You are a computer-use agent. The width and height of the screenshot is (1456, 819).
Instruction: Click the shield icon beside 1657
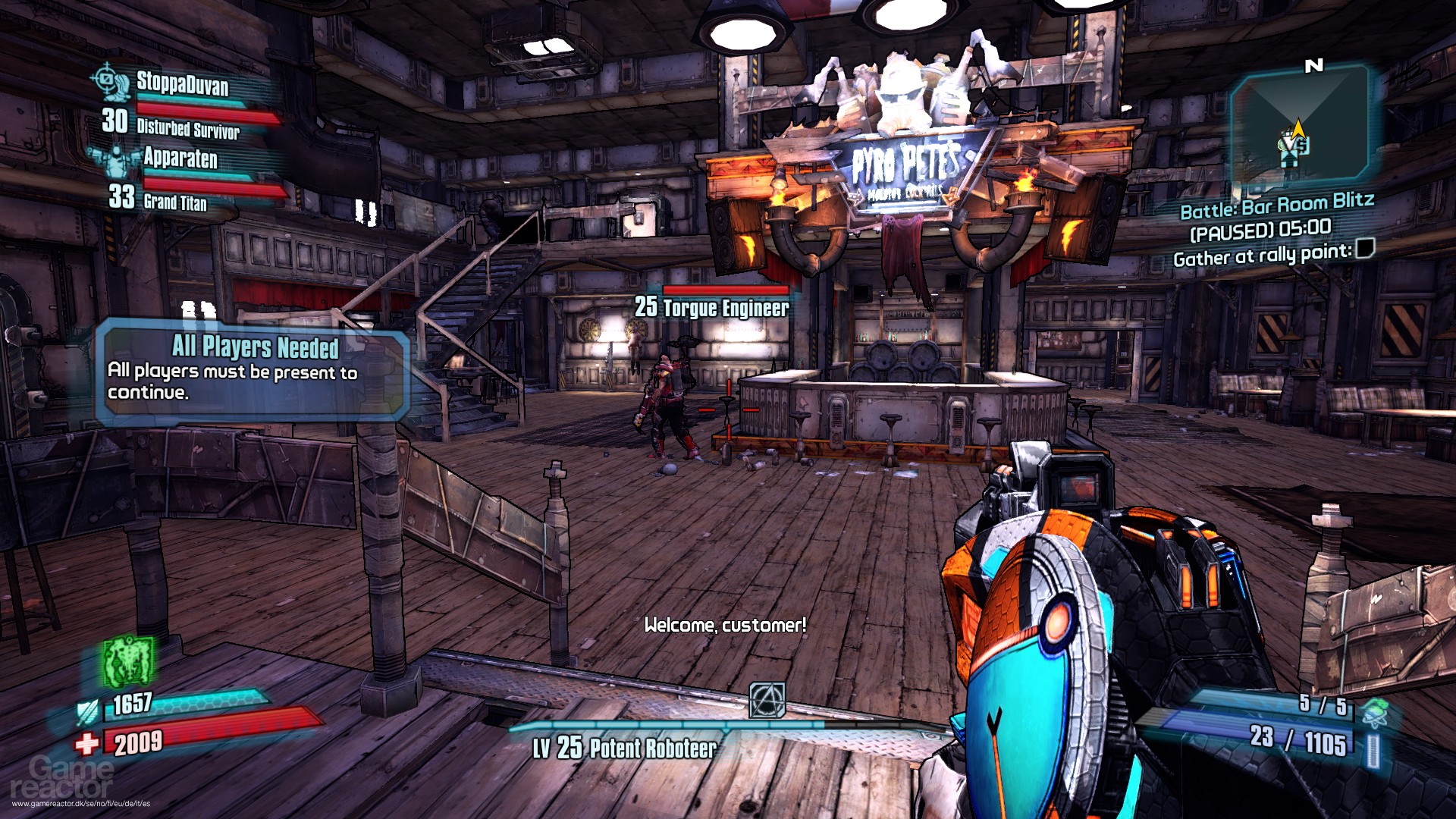click(89, 711)
